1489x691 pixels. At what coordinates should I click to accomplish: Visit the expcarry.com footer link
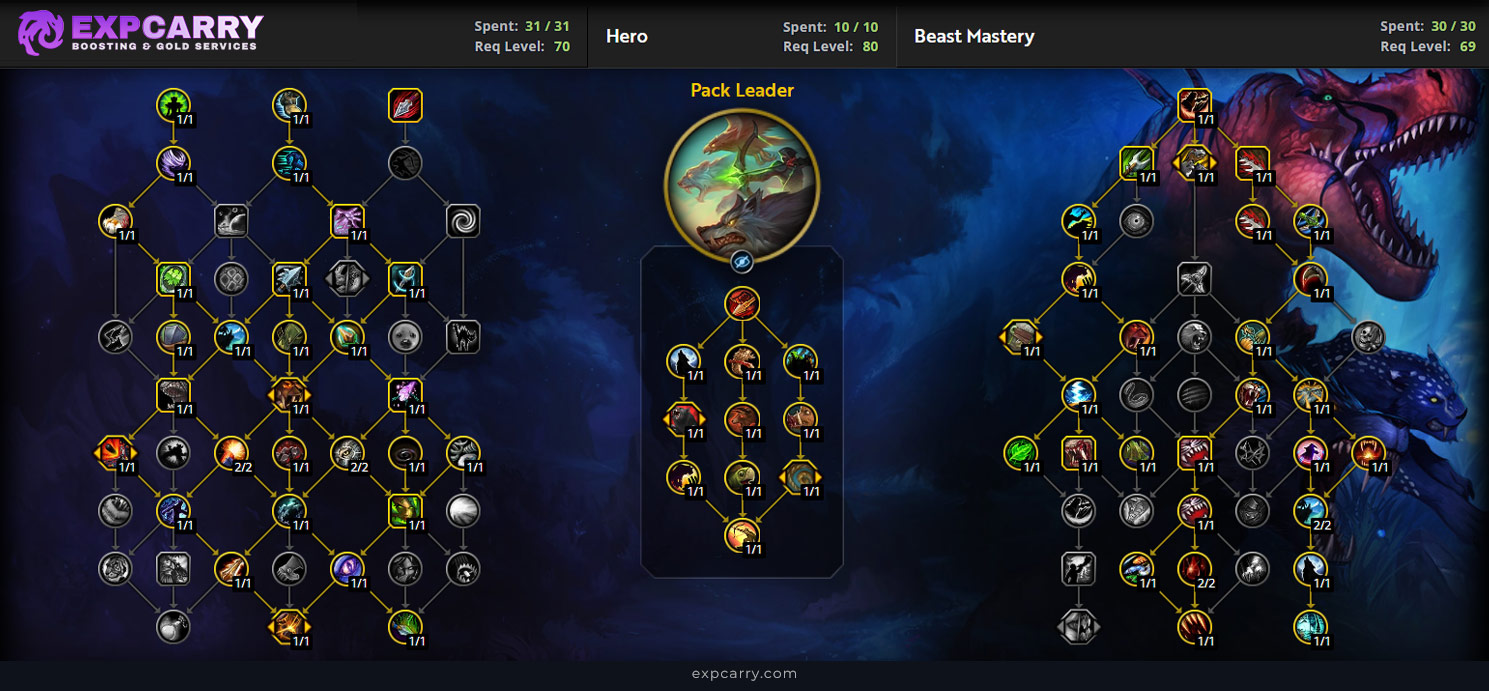[x=744, y=674]
